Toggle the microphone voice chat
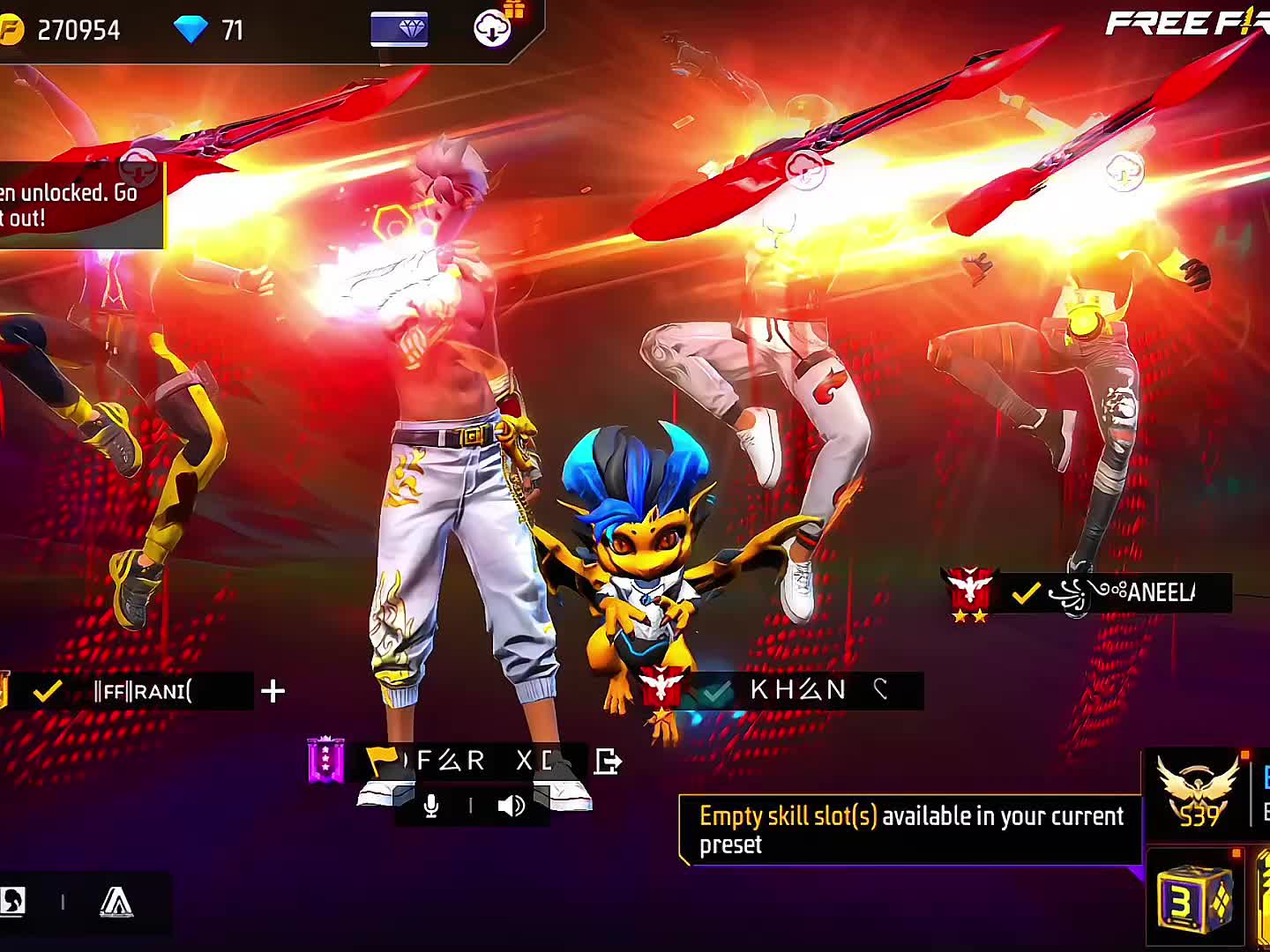Image resolution: width=1270 pixels, height=952 pixels. 431,806
